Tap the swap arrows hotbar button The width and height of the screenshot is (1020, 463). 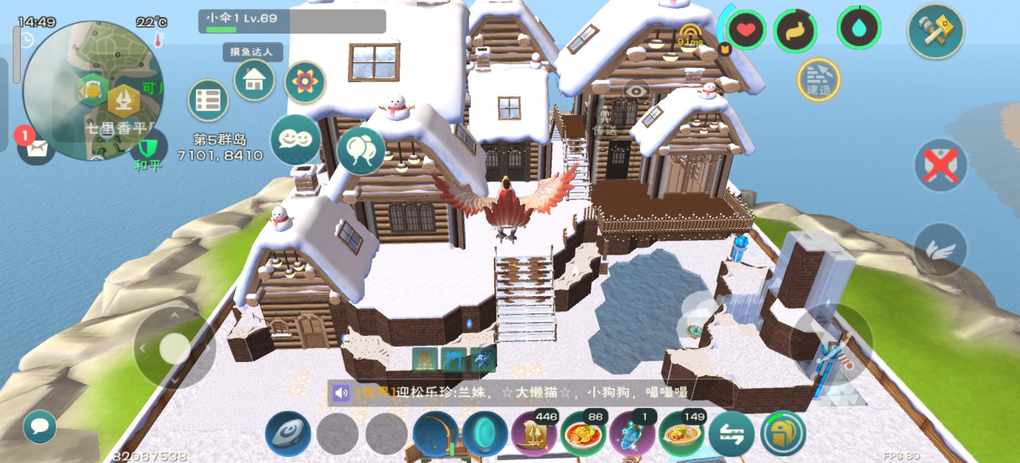[x=732, y=435]
